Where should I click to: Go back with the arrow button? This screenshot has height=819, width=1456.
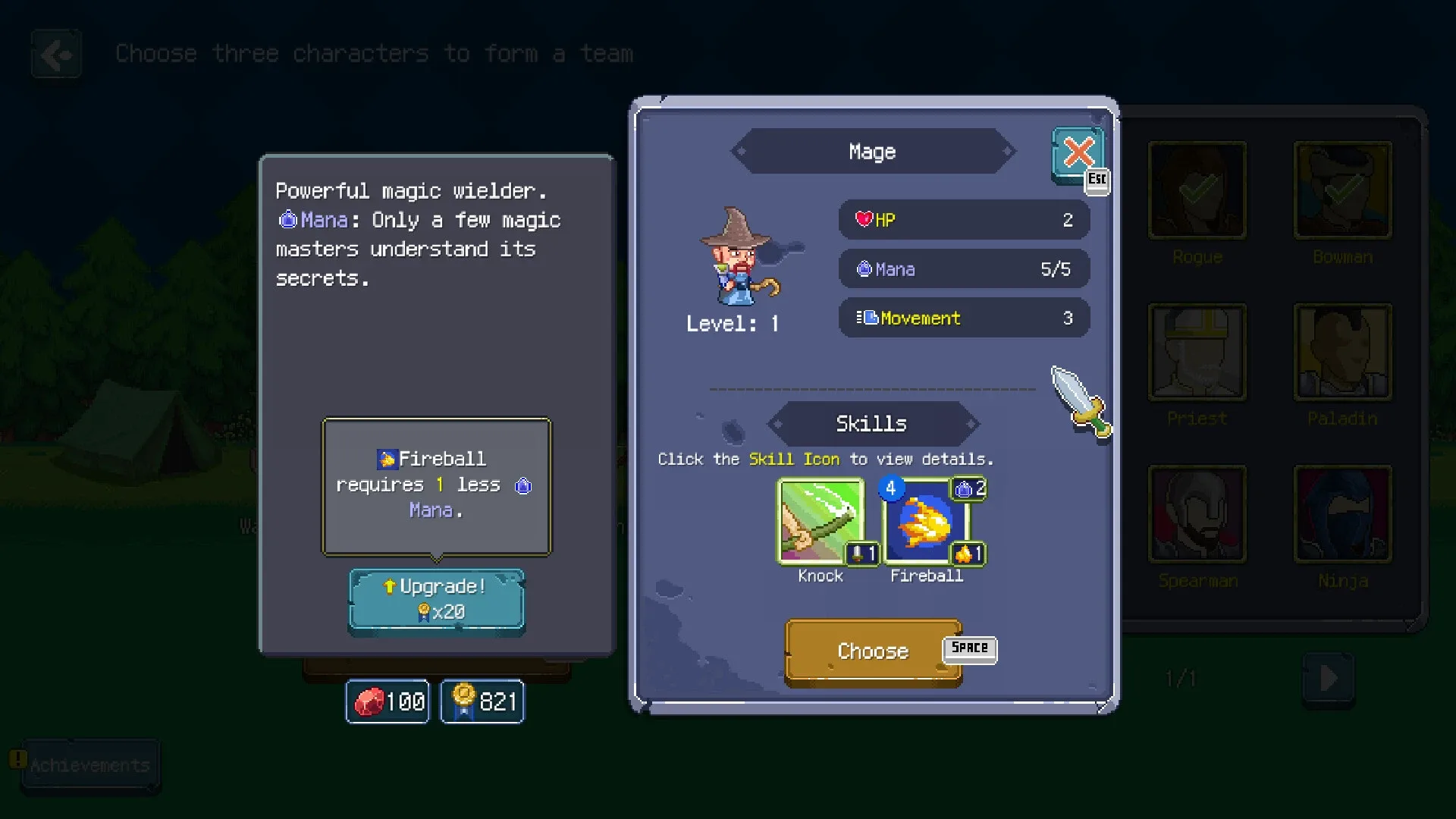click(57, 54)
